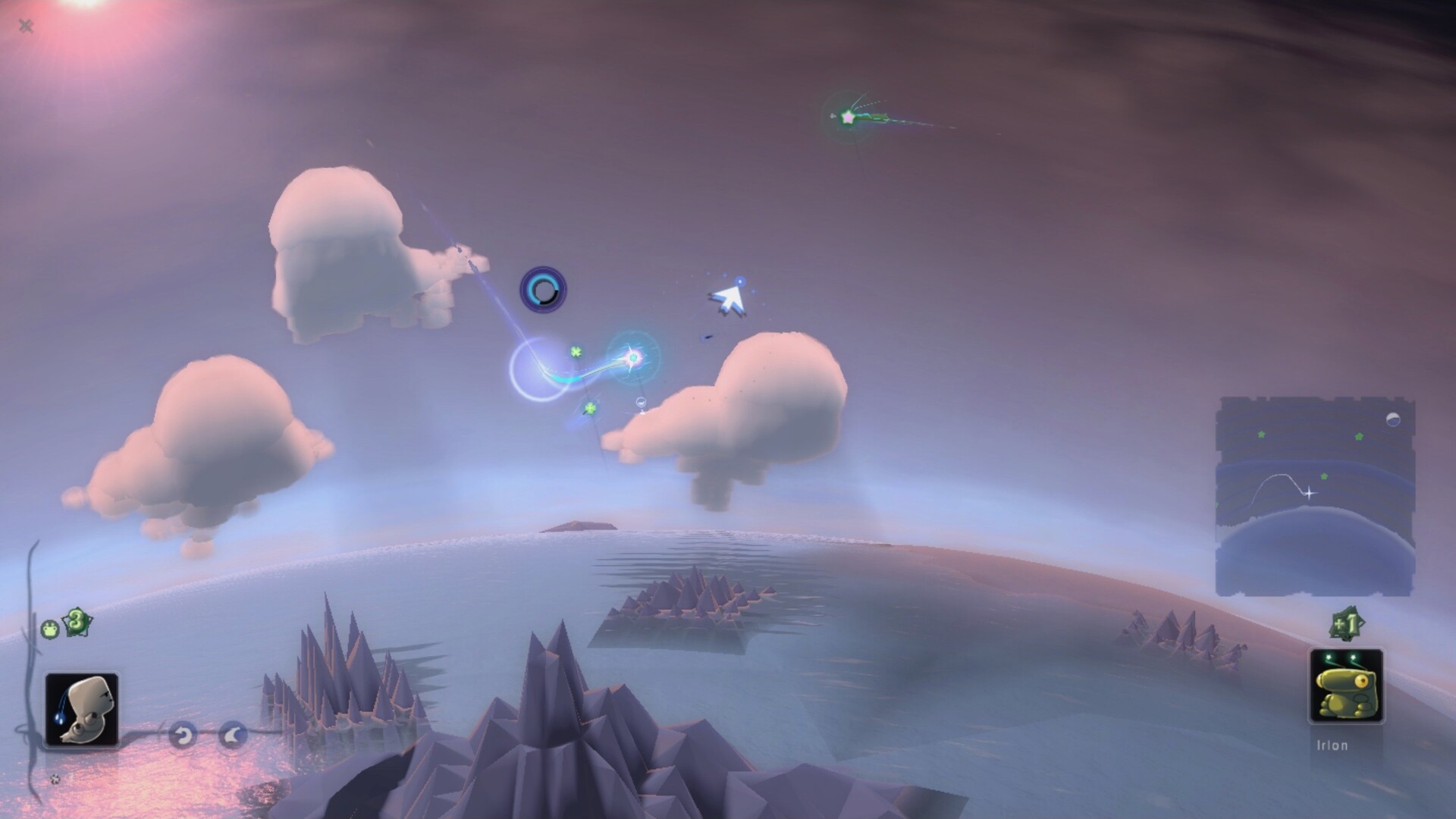
Task: Select the moon icon next to the undo control
Action: pyautogui.click(x=233, y=733)
